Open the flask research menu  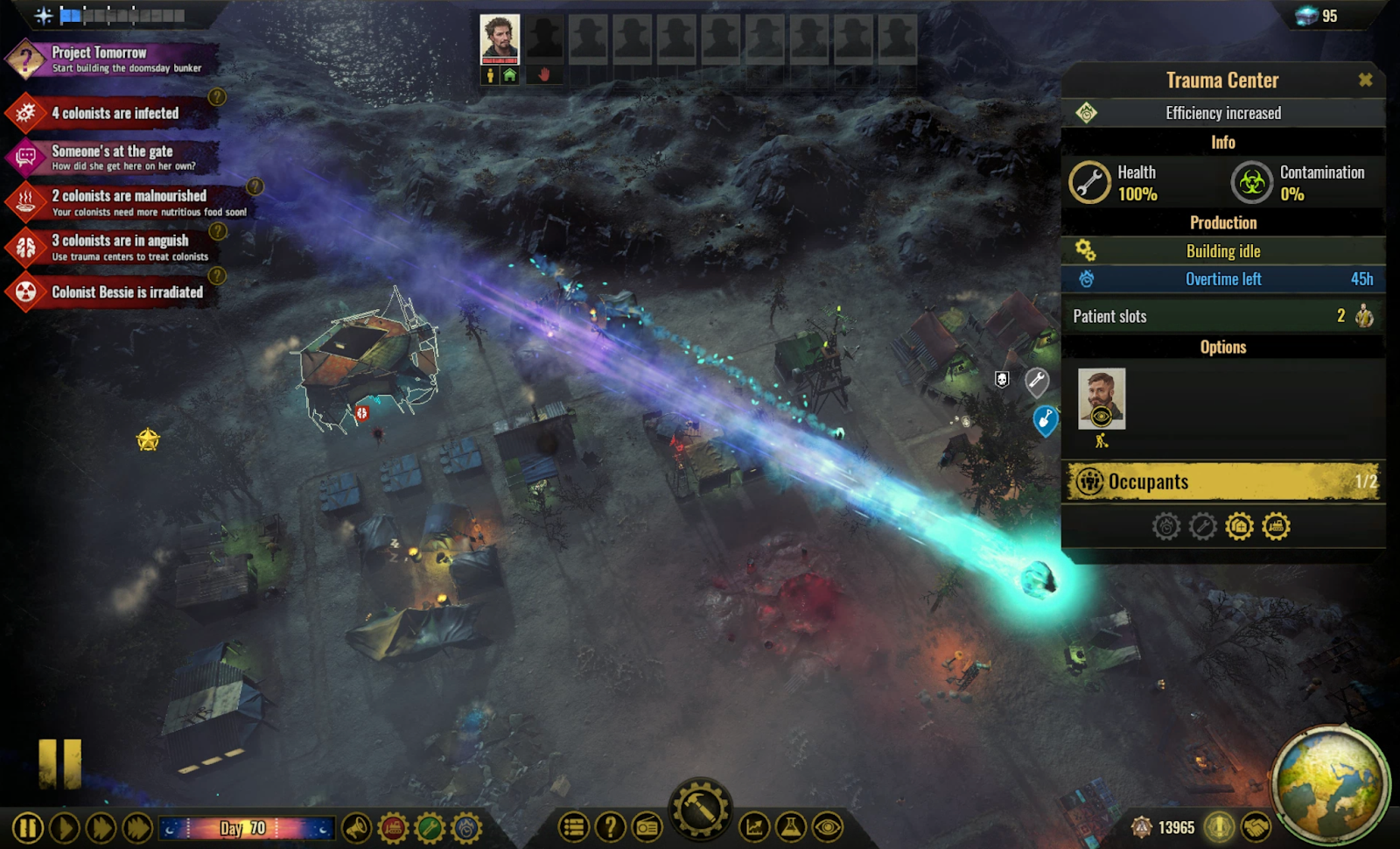tap(791, 827)
